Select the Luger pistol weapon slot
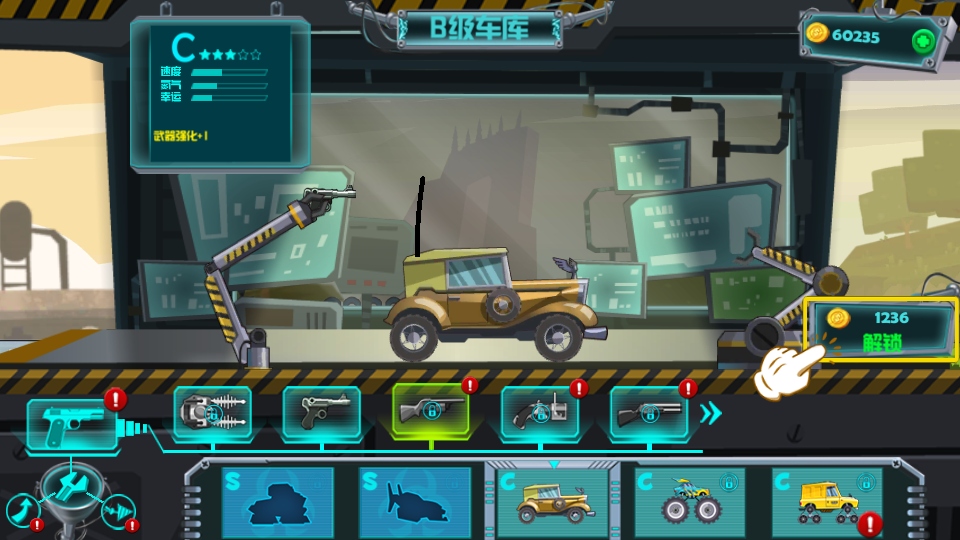960x540 pixels. pyautogui.click(x=321, y=413)
